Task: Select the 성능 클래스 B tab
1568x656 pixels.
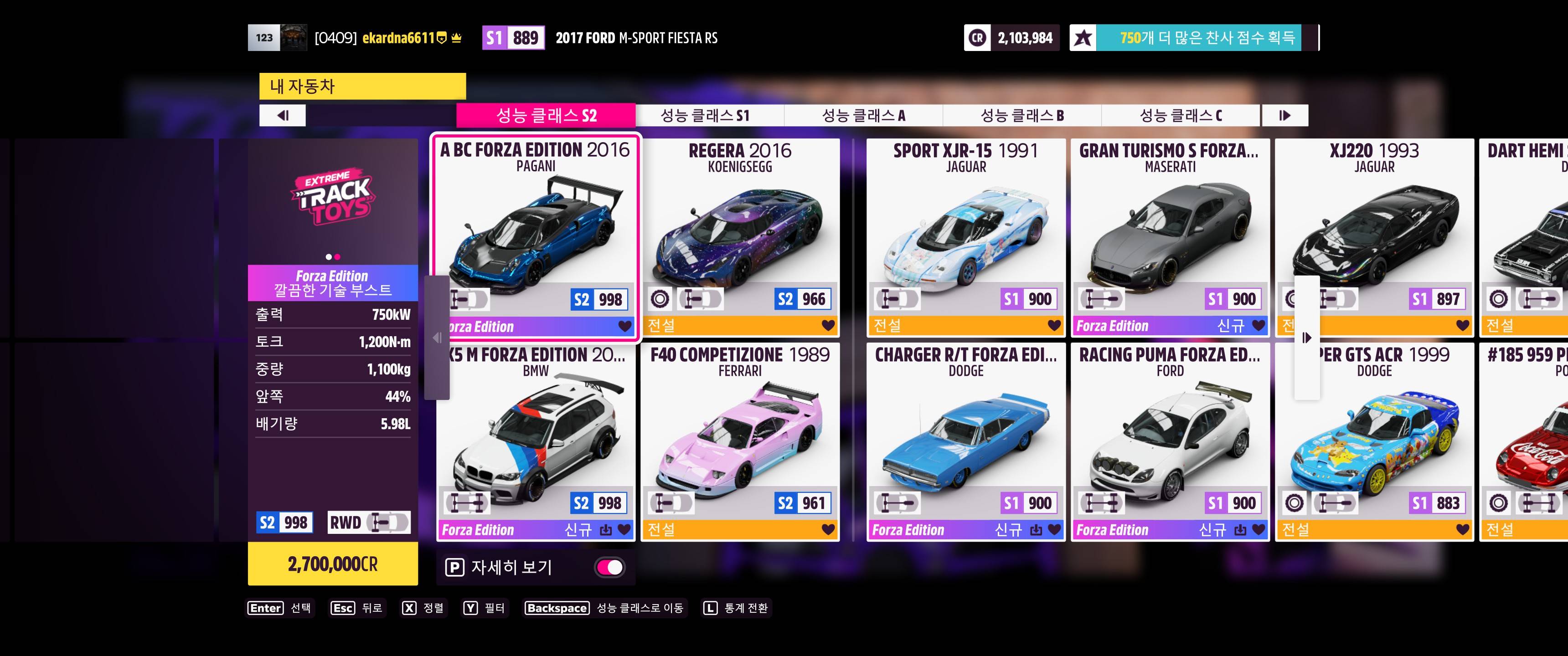Action: 1021,116
